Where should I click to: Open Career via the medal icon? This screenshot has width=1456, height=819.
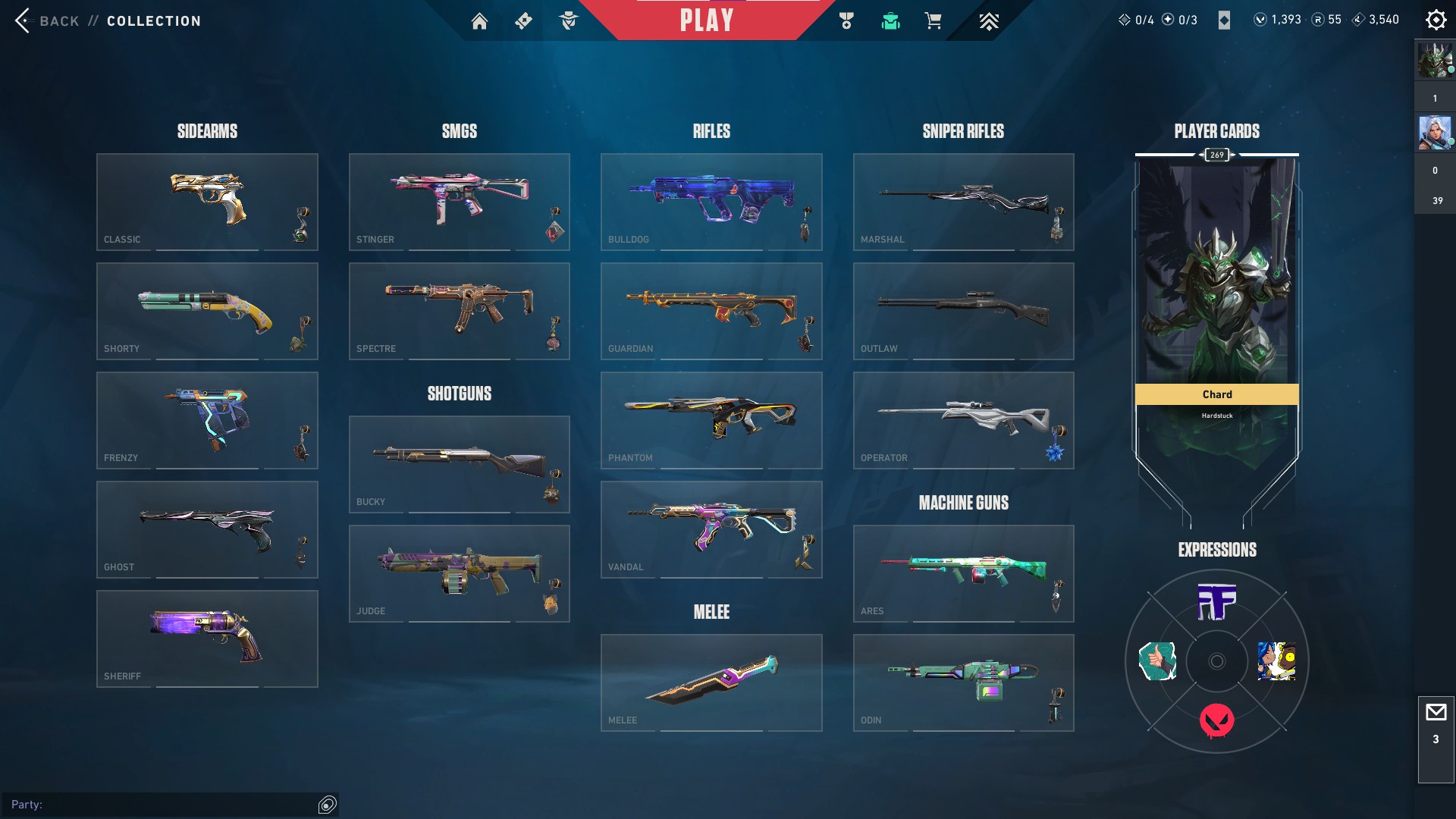(848, 21)
